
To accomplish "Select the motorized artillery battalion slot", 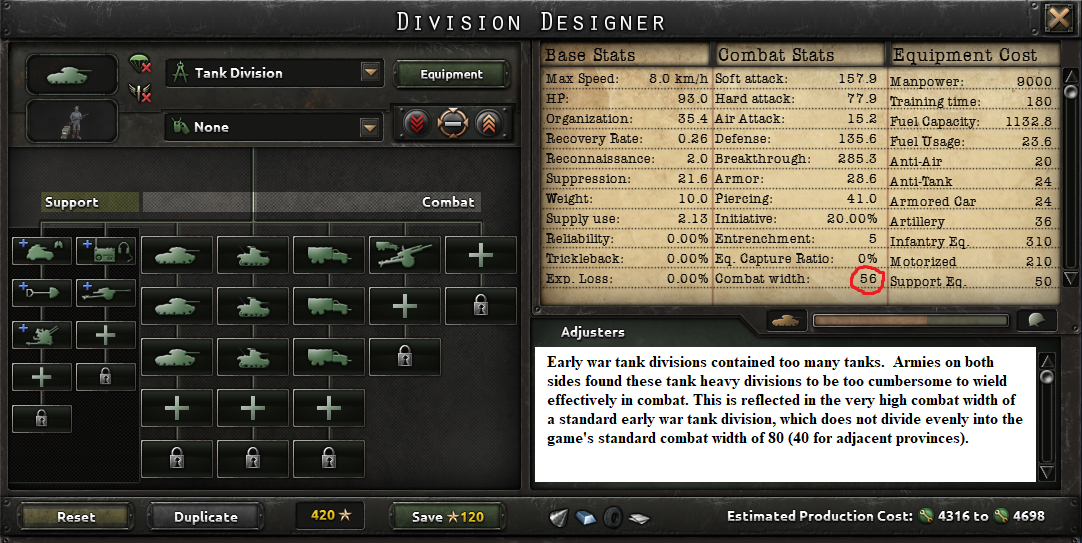I will tap(404, 254).
